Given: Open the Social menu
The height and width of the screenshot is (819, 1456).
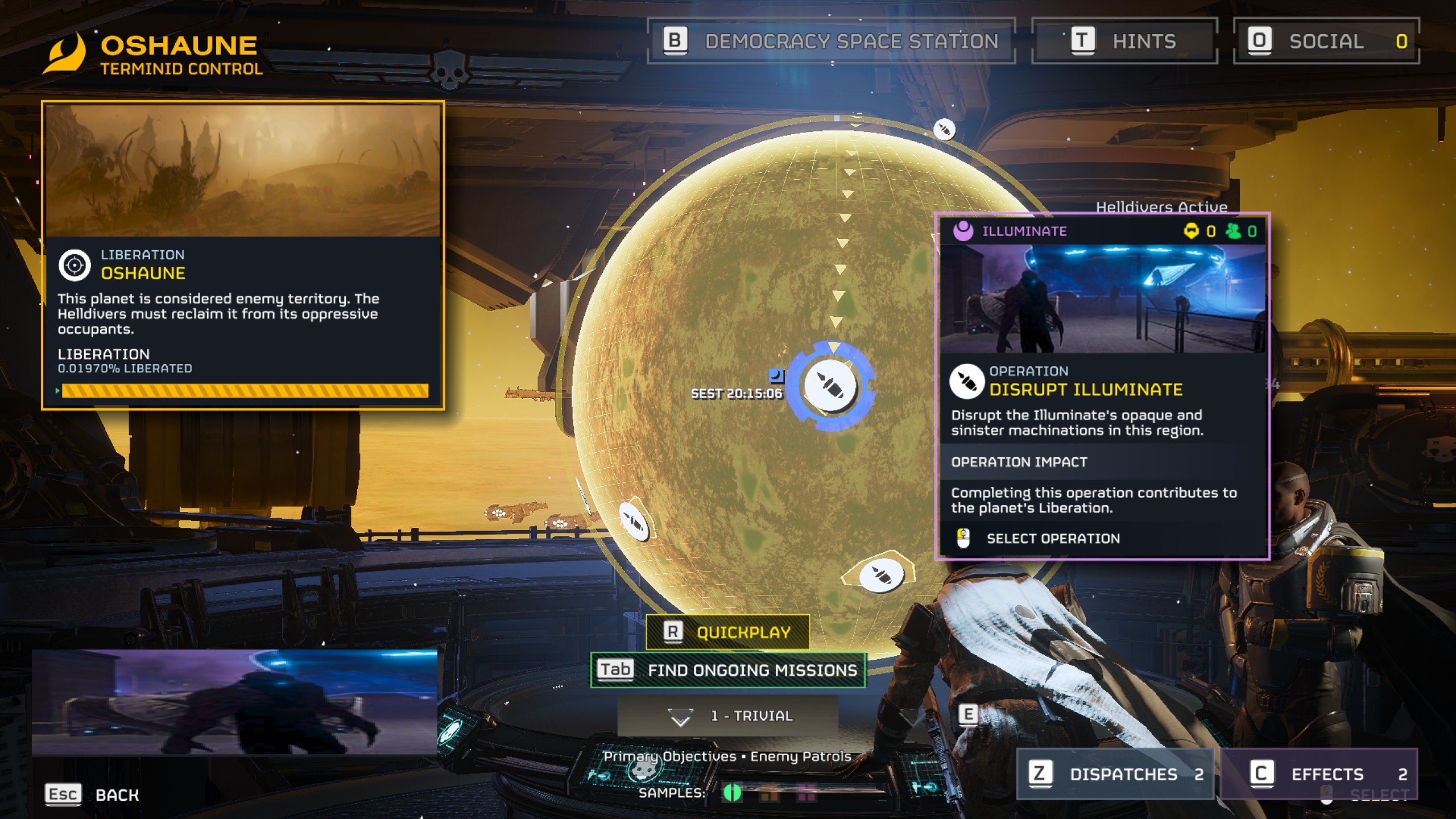Looking at the screenshot, I should [1326, 42].
